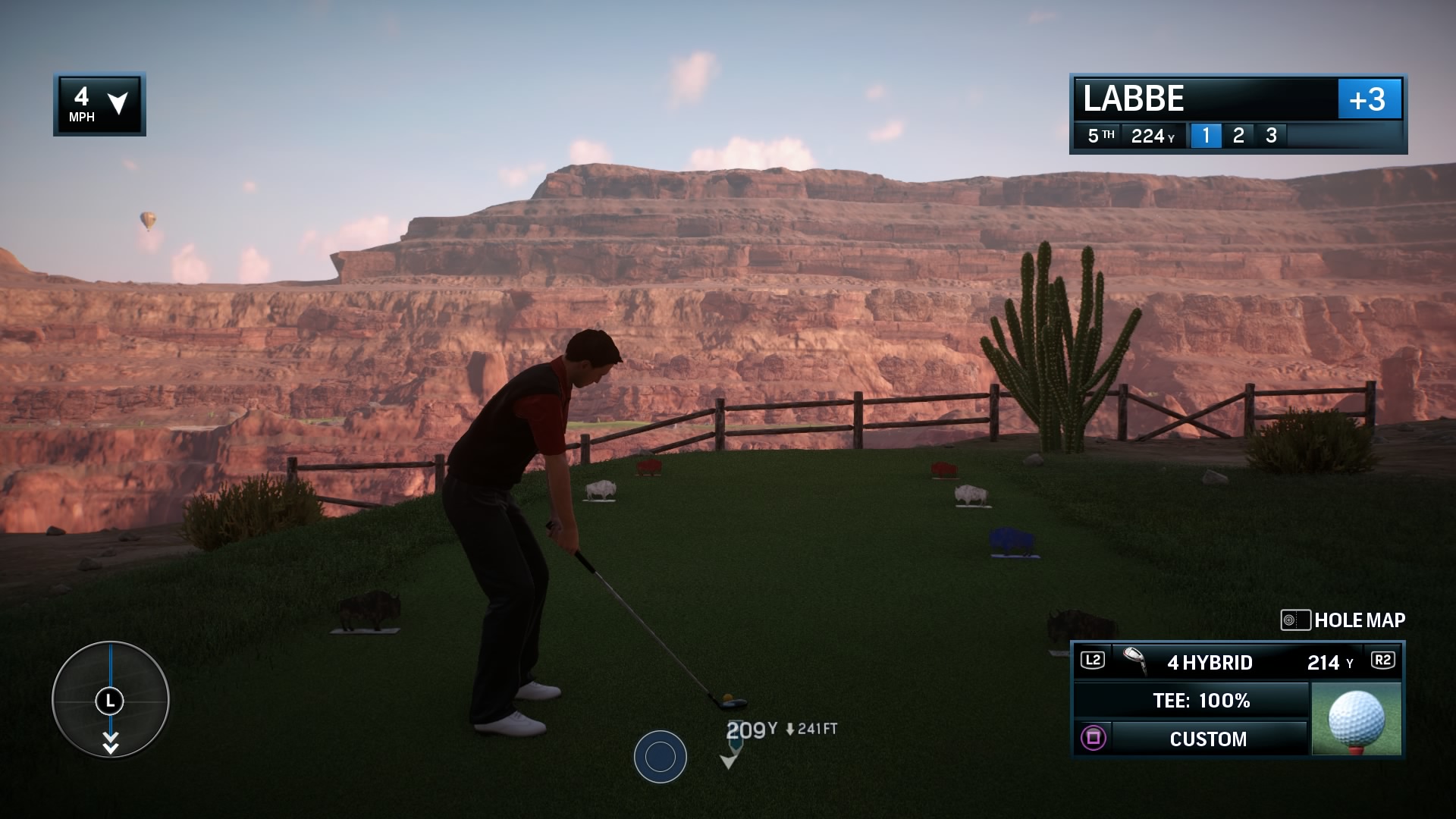Open the aim marker arrow below the golfer
Image resolution: width=1456 pixels, height=819 pixels.
click(x=730, y=758)
